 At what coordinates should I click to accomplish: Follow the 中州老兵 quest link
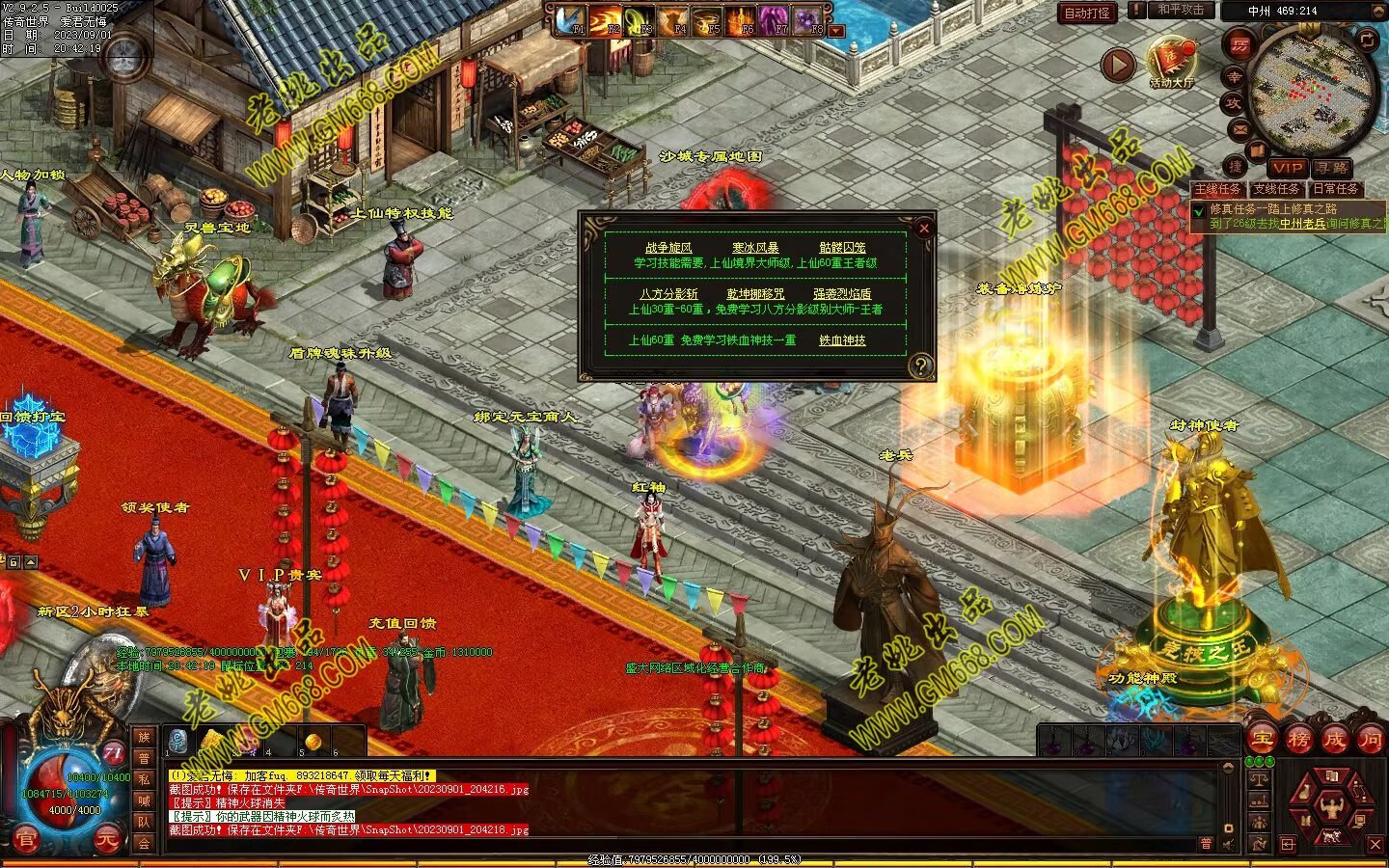[1302, 224]
